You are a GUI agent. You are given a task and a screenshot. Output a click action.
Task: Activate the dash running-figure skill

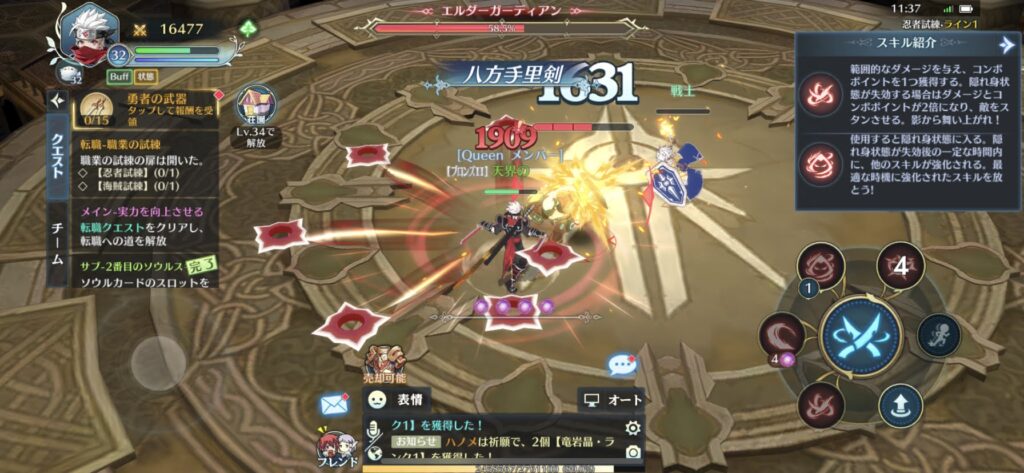938,336
